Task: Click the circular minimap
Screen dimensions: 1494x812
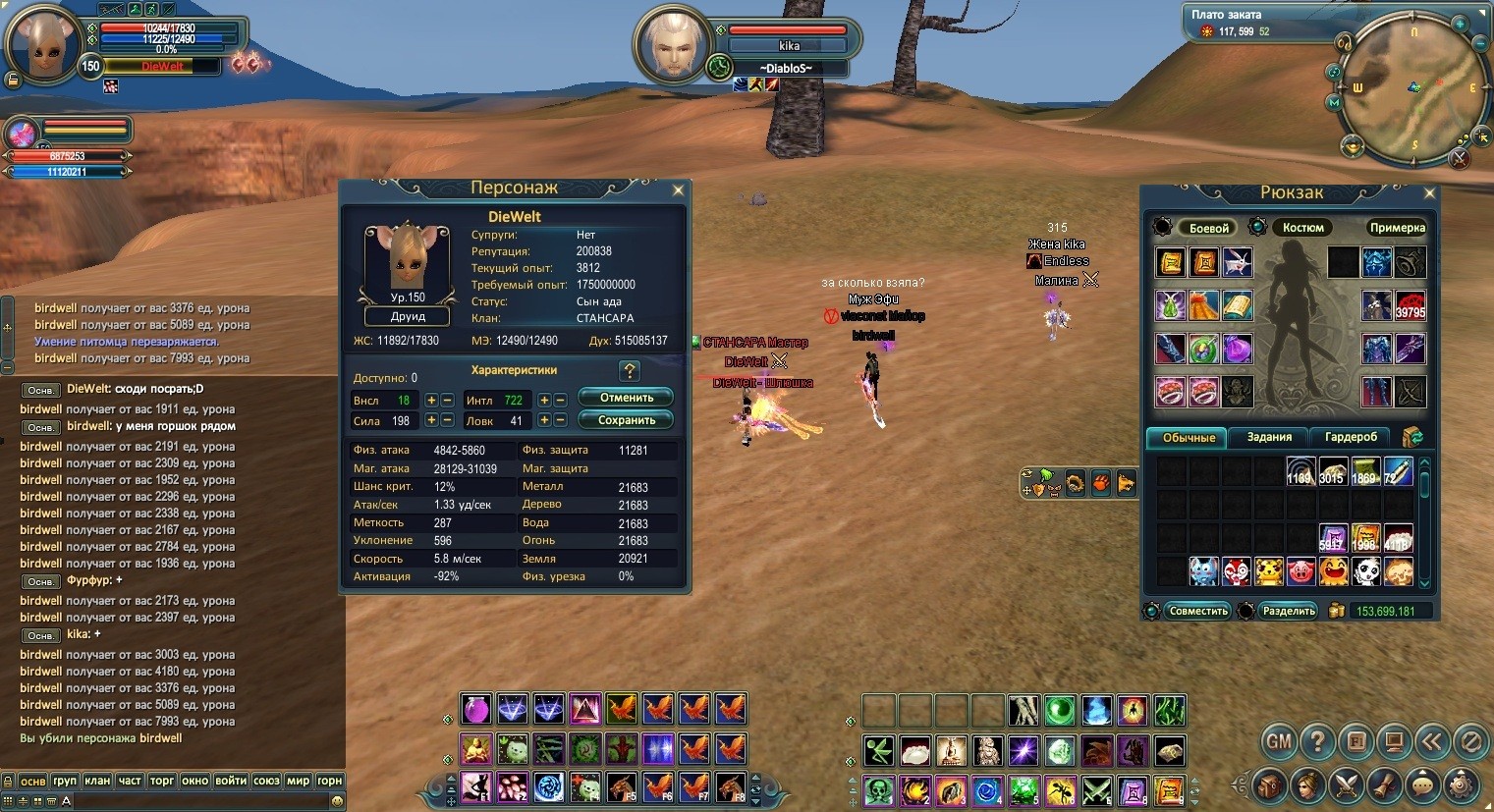Action: [1412, 86]
